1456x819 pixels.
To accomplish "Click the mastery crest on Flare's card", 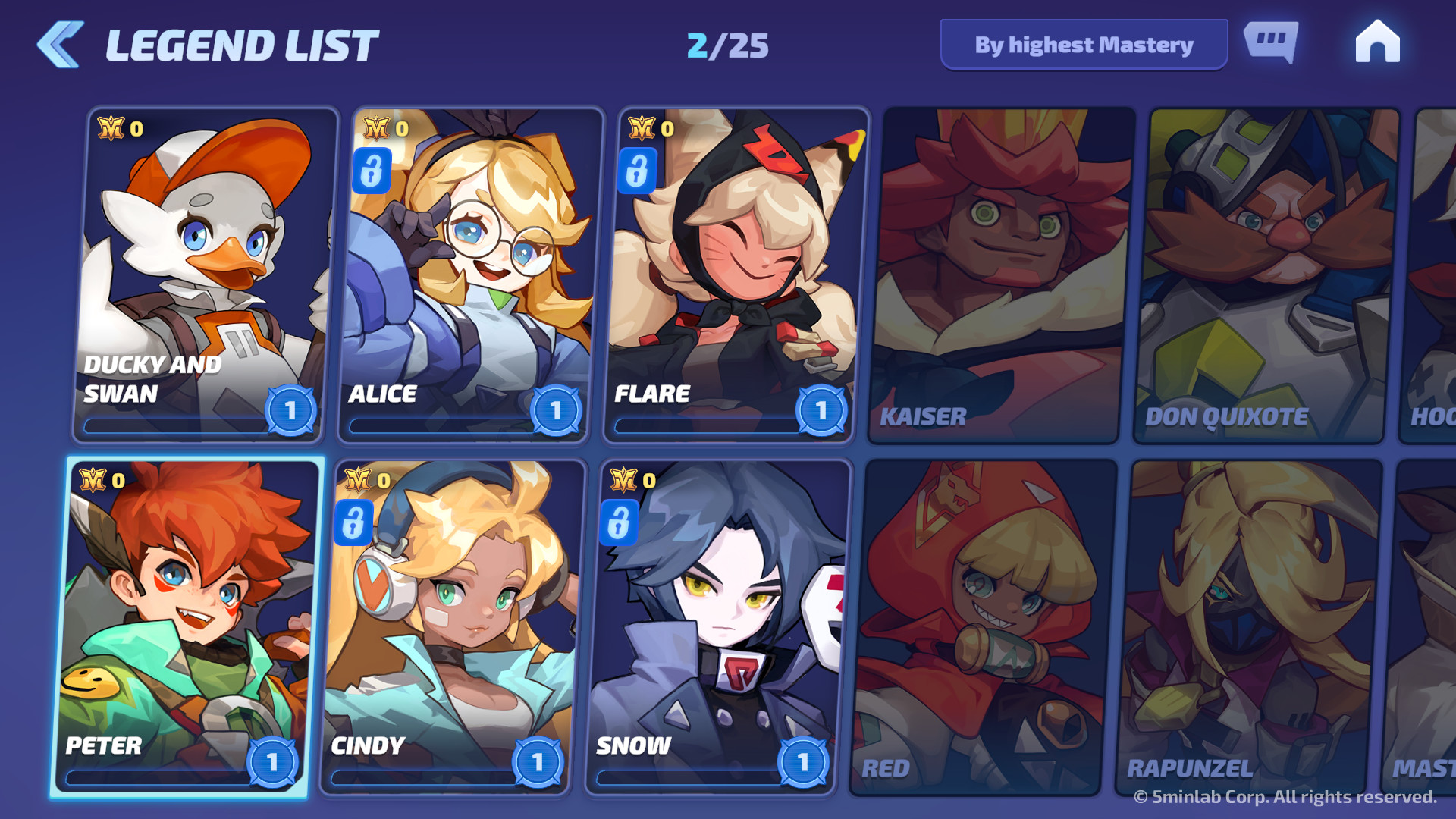I will point(643,129).
